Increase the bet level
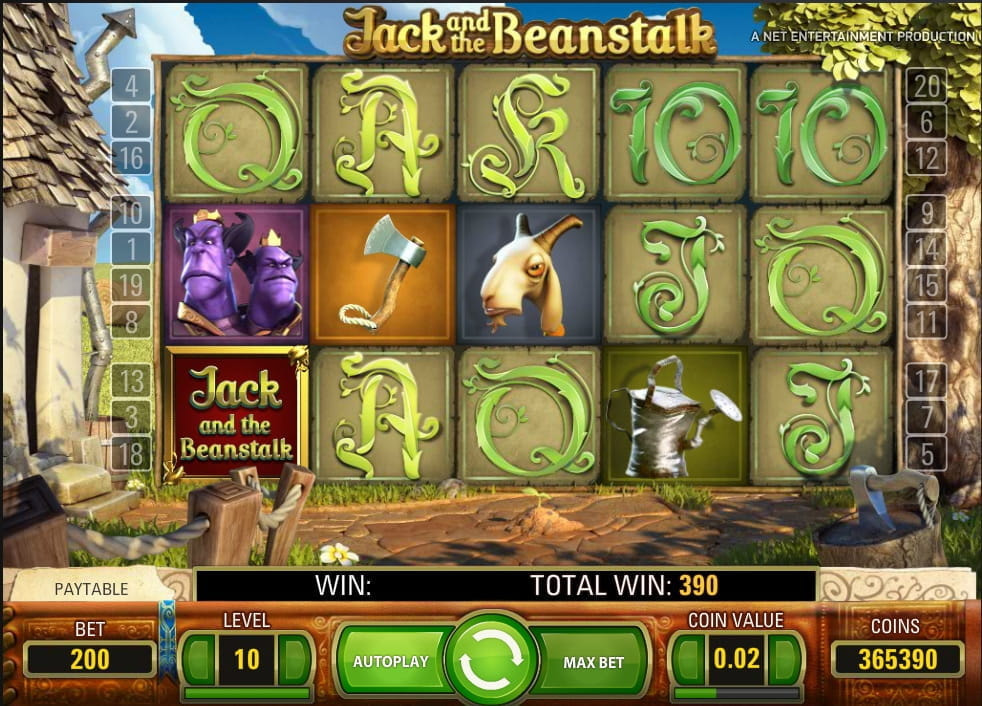The image size is (982, 706). 295,659
